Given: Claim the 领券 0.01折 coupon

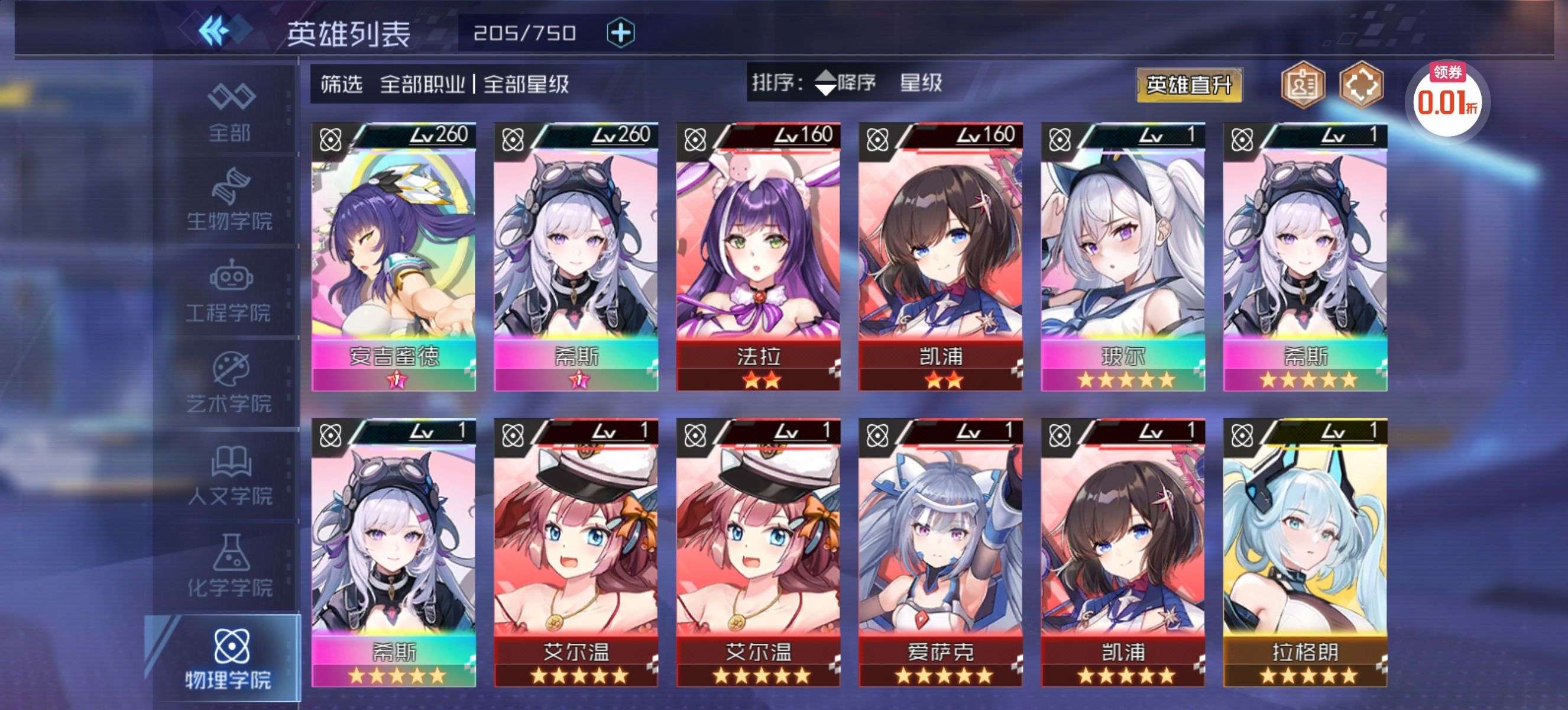Looking at the screenshot, I should tap(1447, 98).
